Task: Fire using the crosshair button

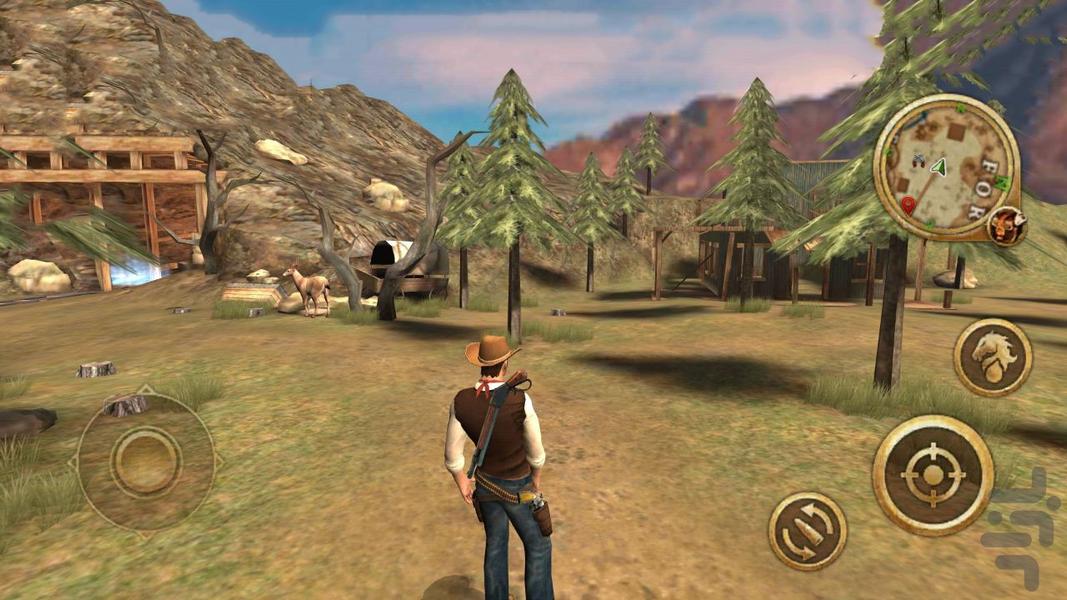Action: (x=932, y=475)
